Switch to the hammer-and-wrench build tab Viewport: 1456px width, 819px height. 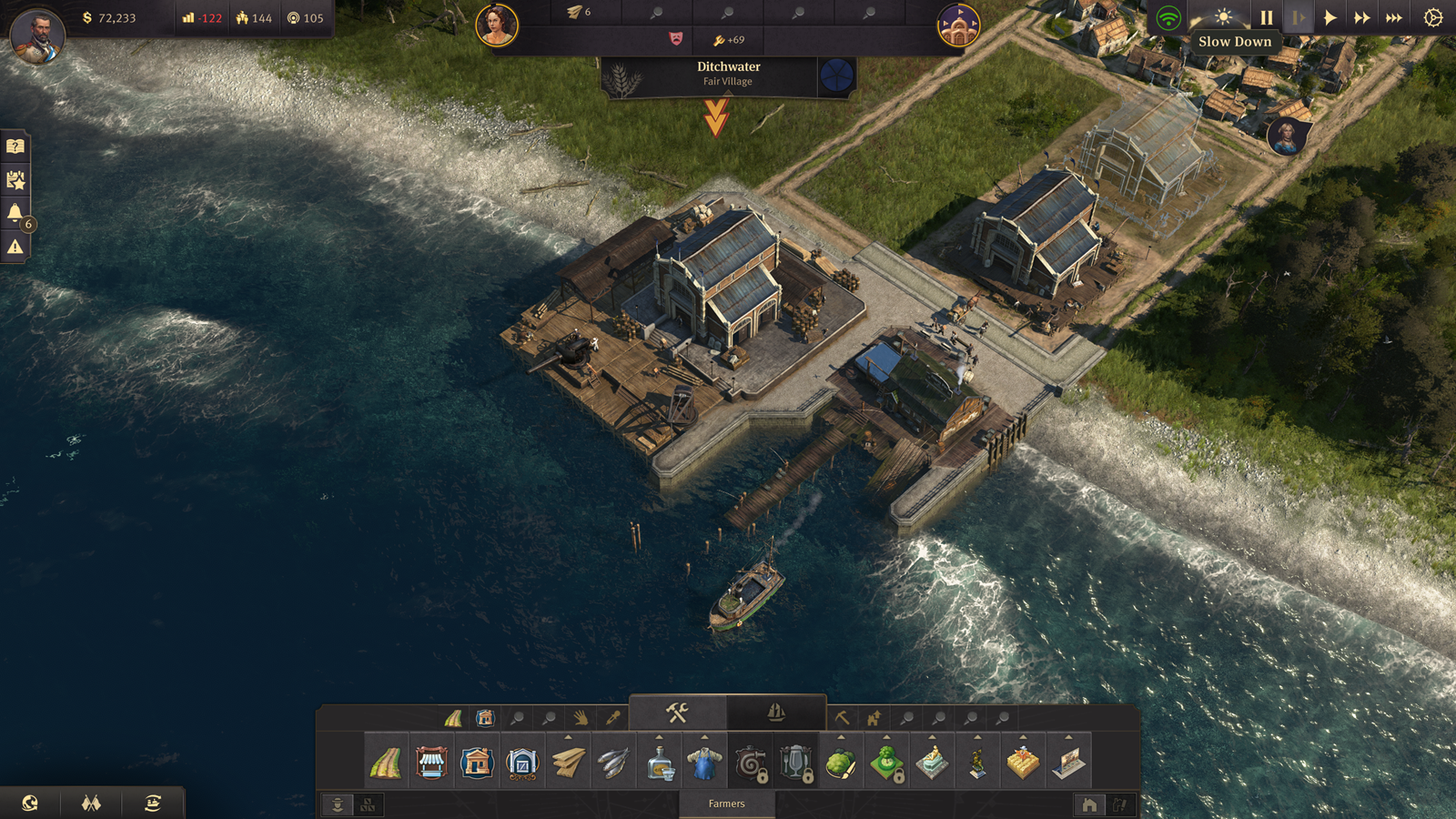coord(677,713)
